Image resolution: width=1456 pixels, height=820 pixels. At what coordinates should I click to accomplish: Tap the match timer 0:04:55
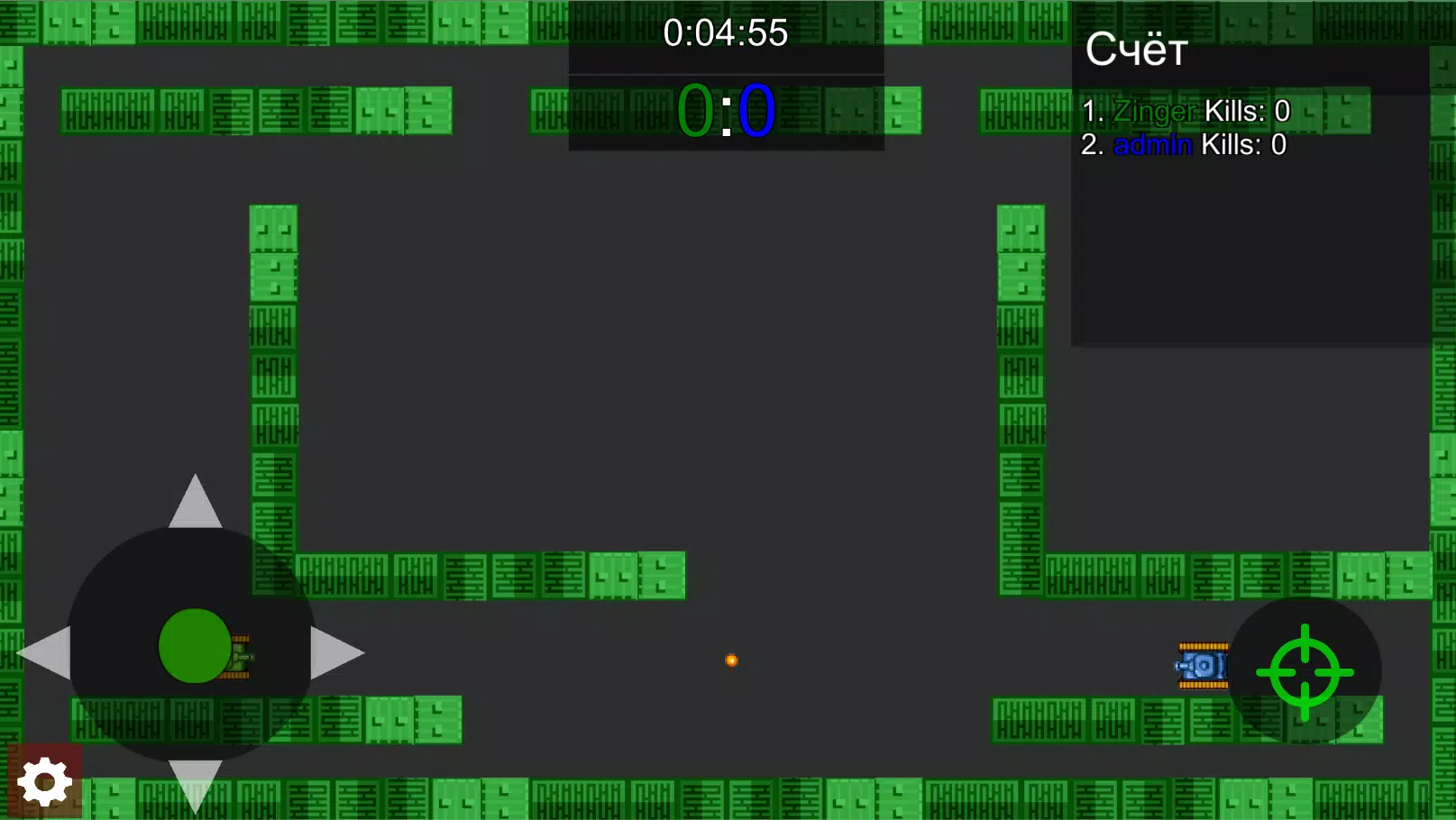coord(726,33)
